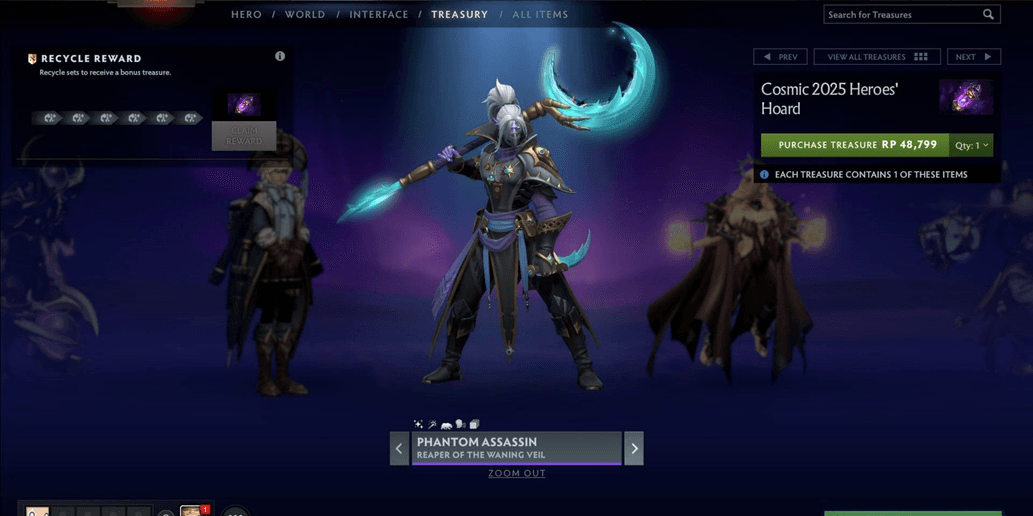Open the quantity dropdown

(x=971, y=145)
